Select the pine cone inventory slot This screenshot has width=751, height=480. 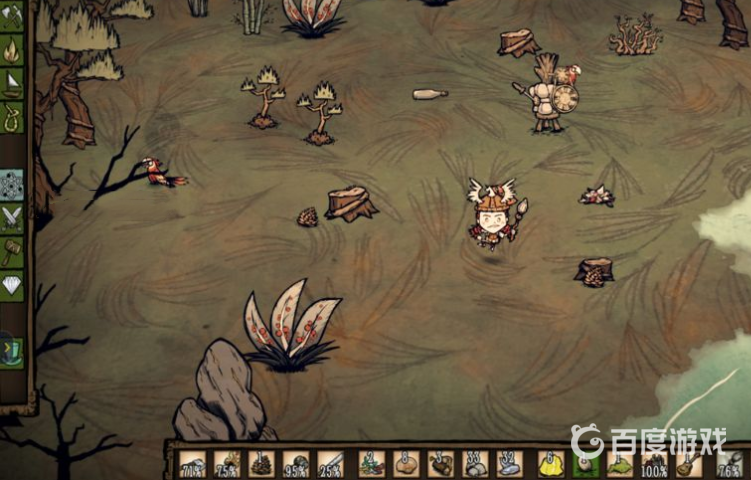(x=263, y=464)
